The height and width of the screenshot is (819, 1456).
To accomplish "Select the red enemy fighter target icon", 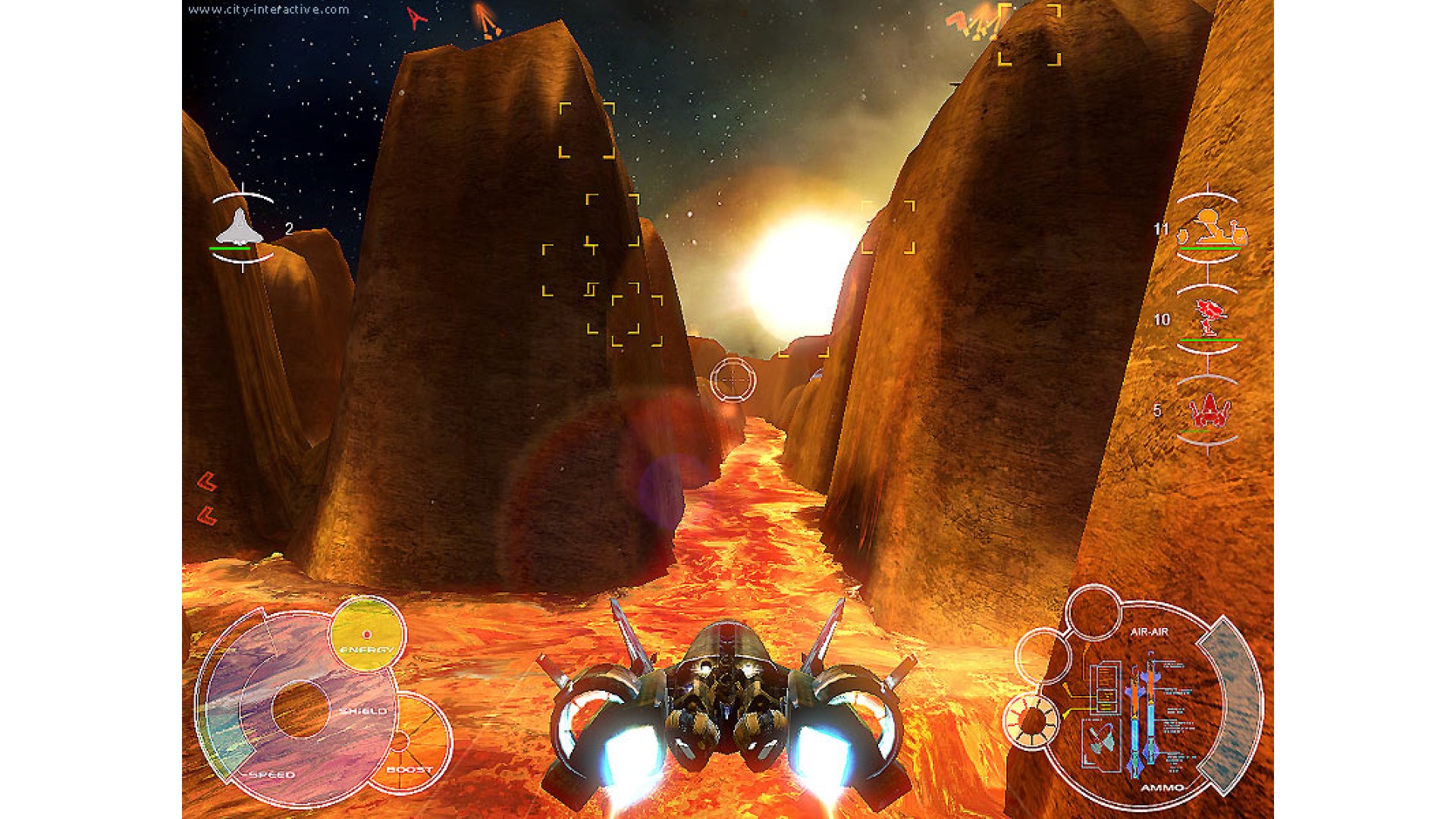I will point(1209,412).
